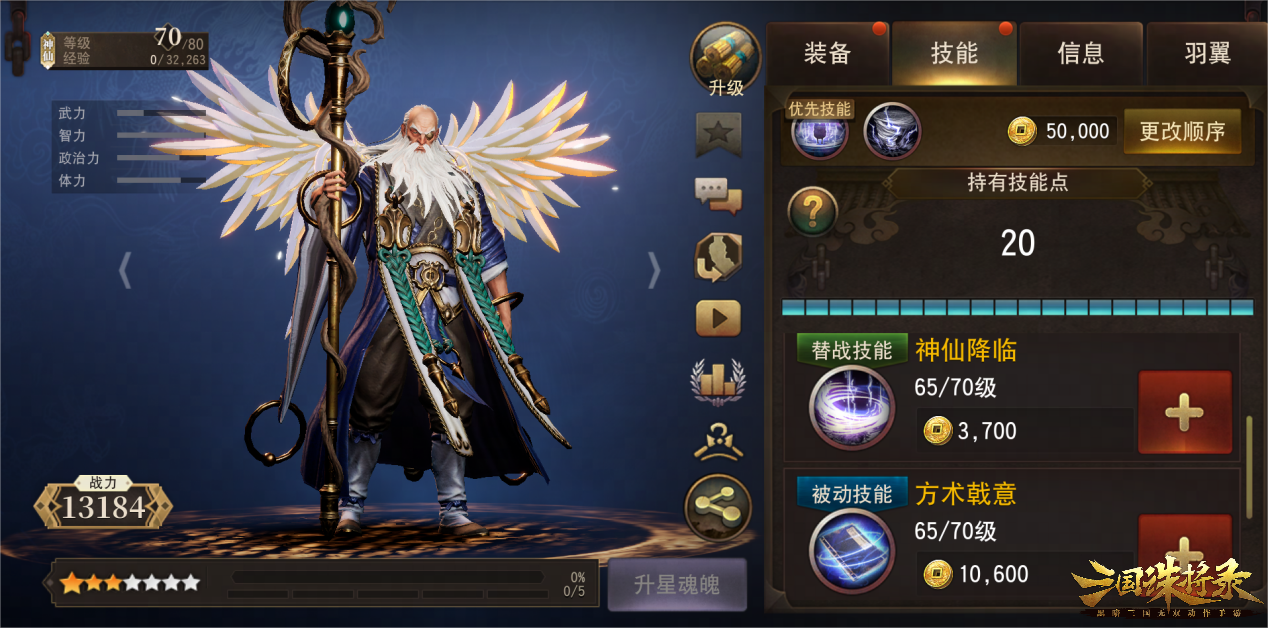Open the laurel ranking icon
The height and width of the screenshot is (628, 1268).
point(719,380)
